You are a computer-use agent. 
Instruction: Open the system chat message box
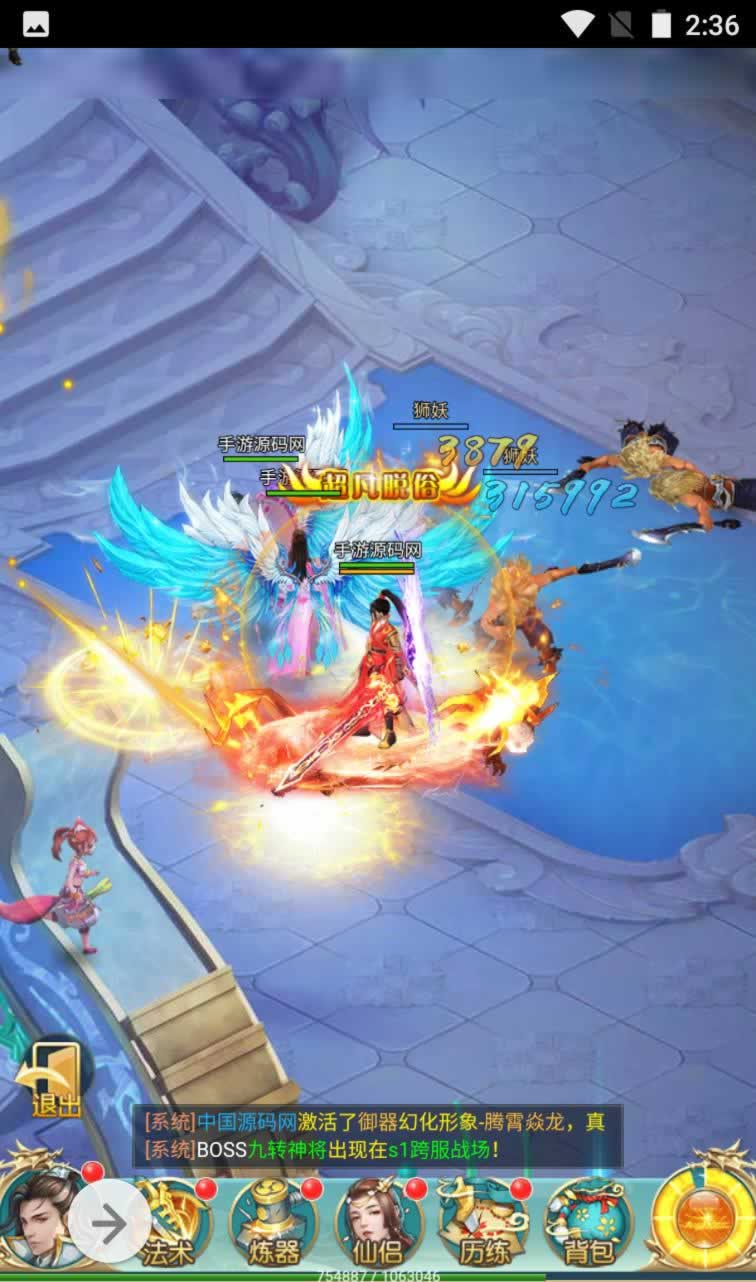tap(378, 1136)
